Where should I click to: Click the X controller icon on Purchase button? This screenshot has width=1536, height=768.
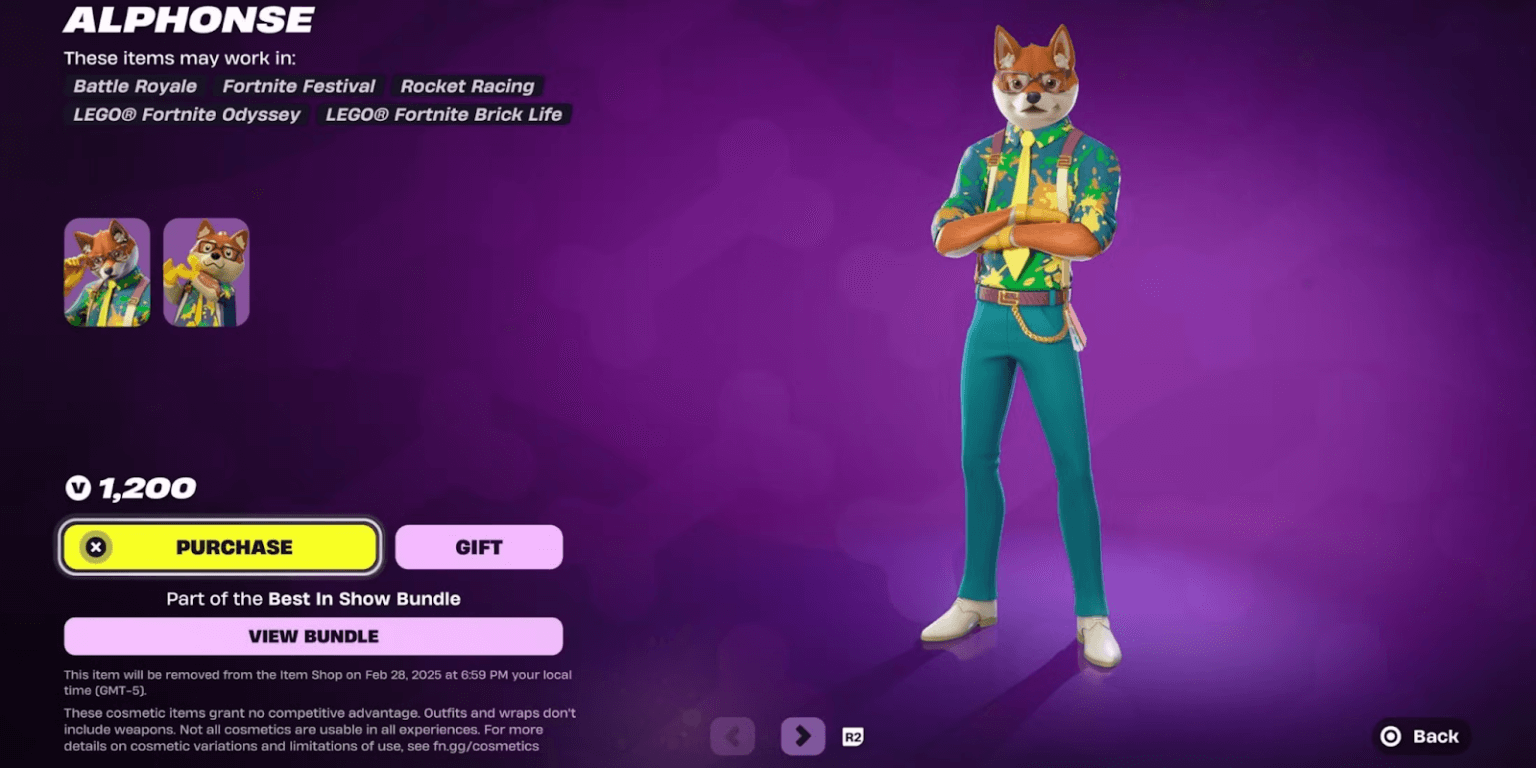point(94,547)
